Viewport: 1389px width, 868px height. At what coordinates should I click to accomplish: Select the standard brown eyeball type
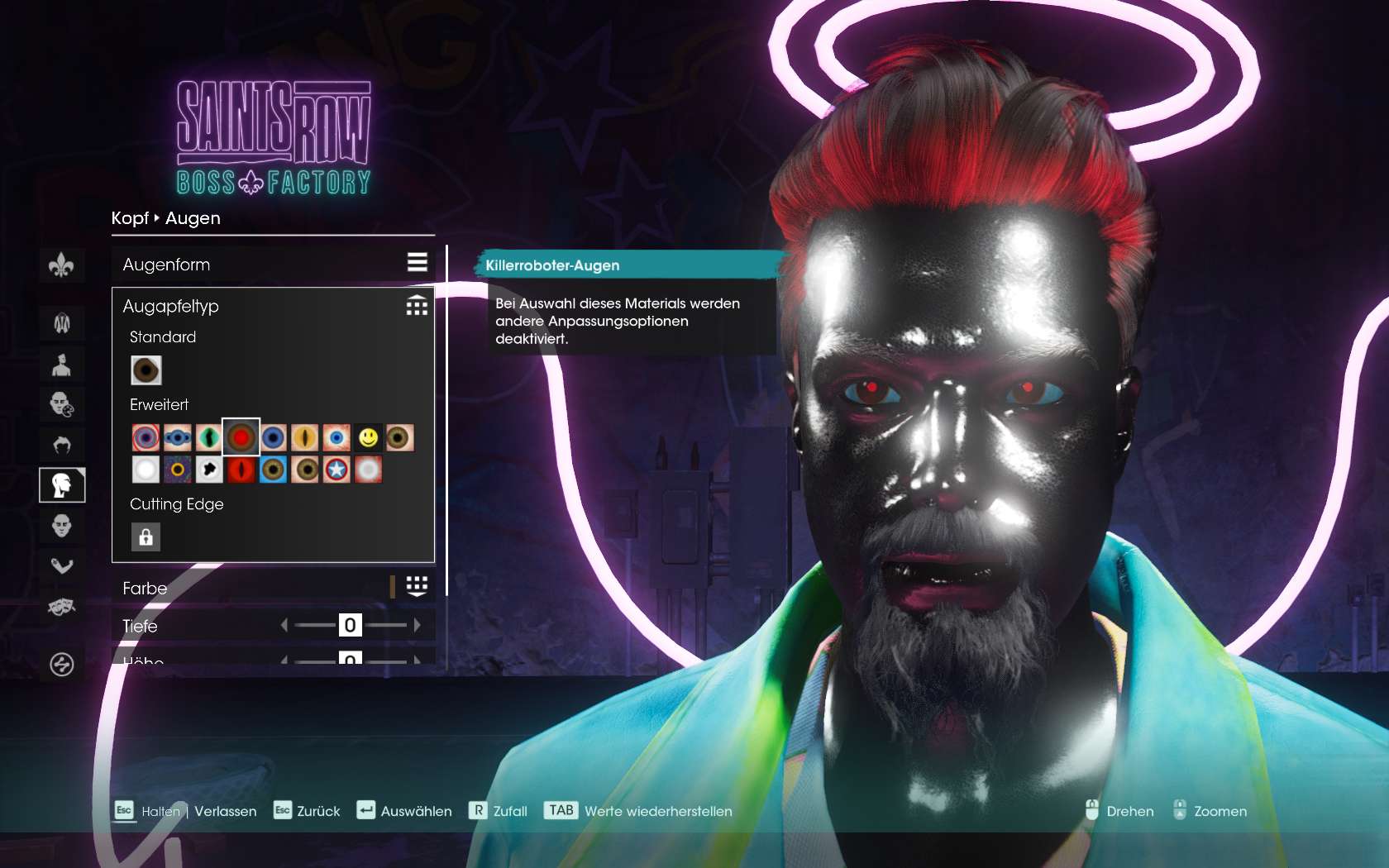click(x=146, y=370)
